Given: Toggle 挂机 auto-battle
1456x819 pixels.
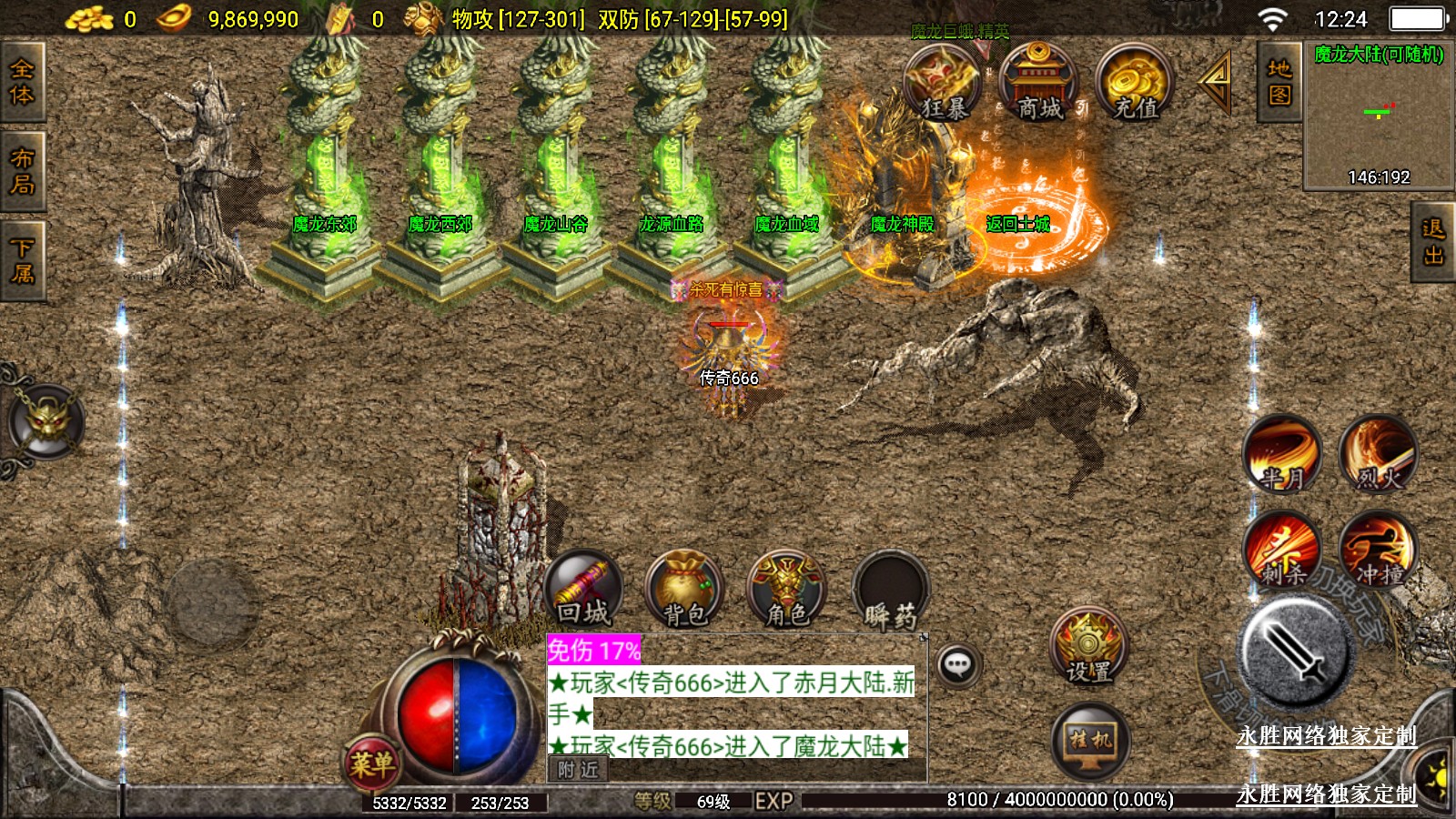Looking at the screenshot, I should tap(1090, 740).
